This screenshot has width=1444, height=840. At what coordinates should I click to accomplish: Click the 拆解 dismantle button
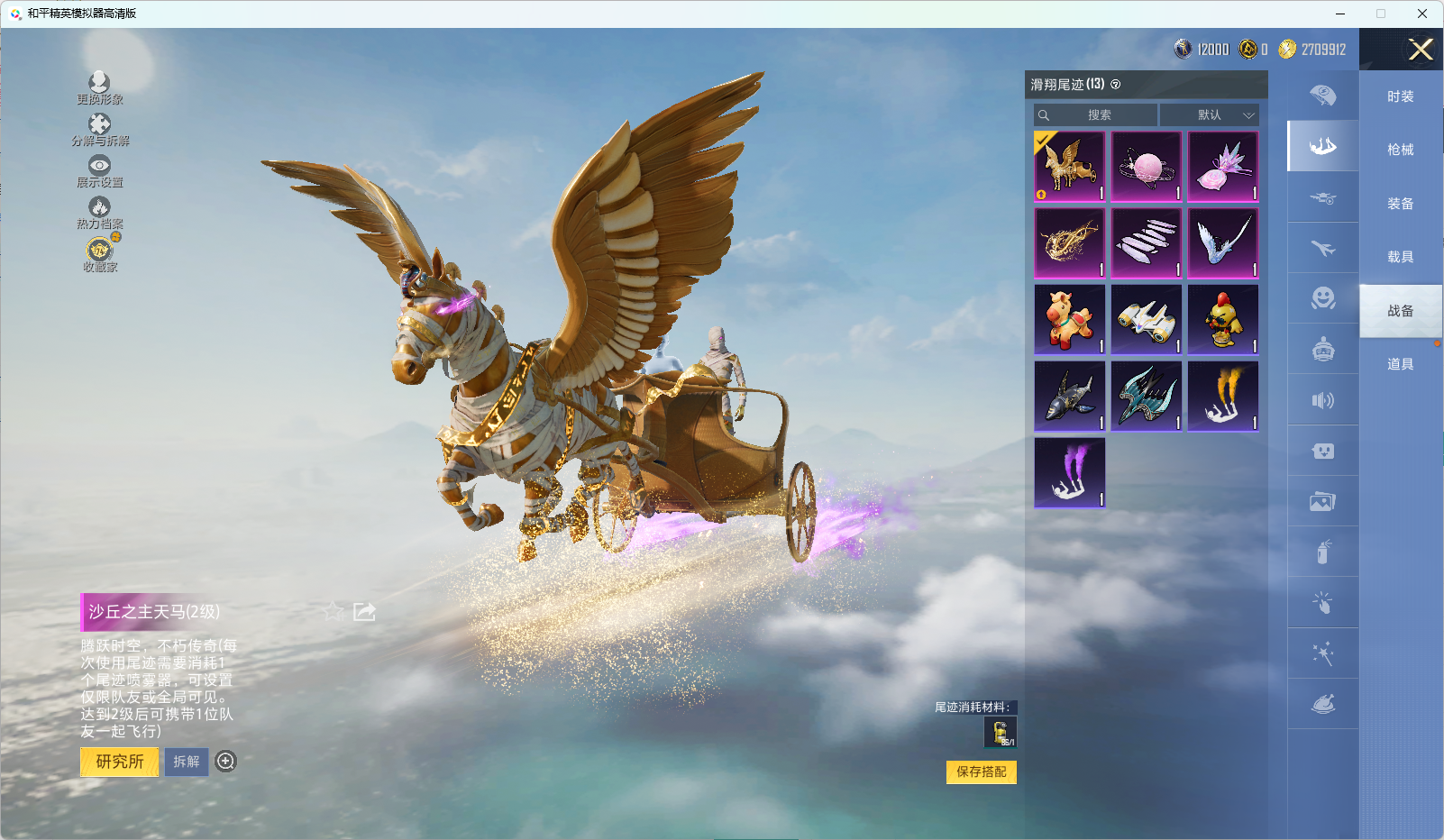pos(187,762)
